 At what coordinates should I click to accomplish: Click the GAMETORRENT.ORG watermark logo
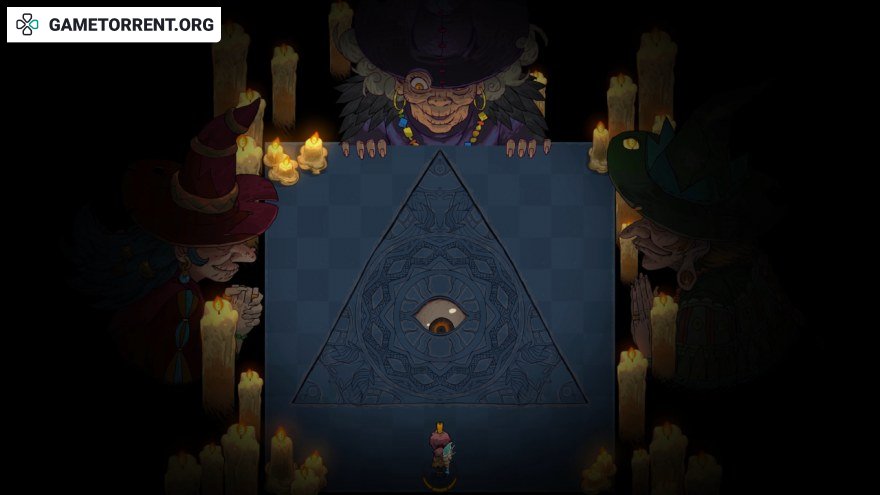[114, 25]
